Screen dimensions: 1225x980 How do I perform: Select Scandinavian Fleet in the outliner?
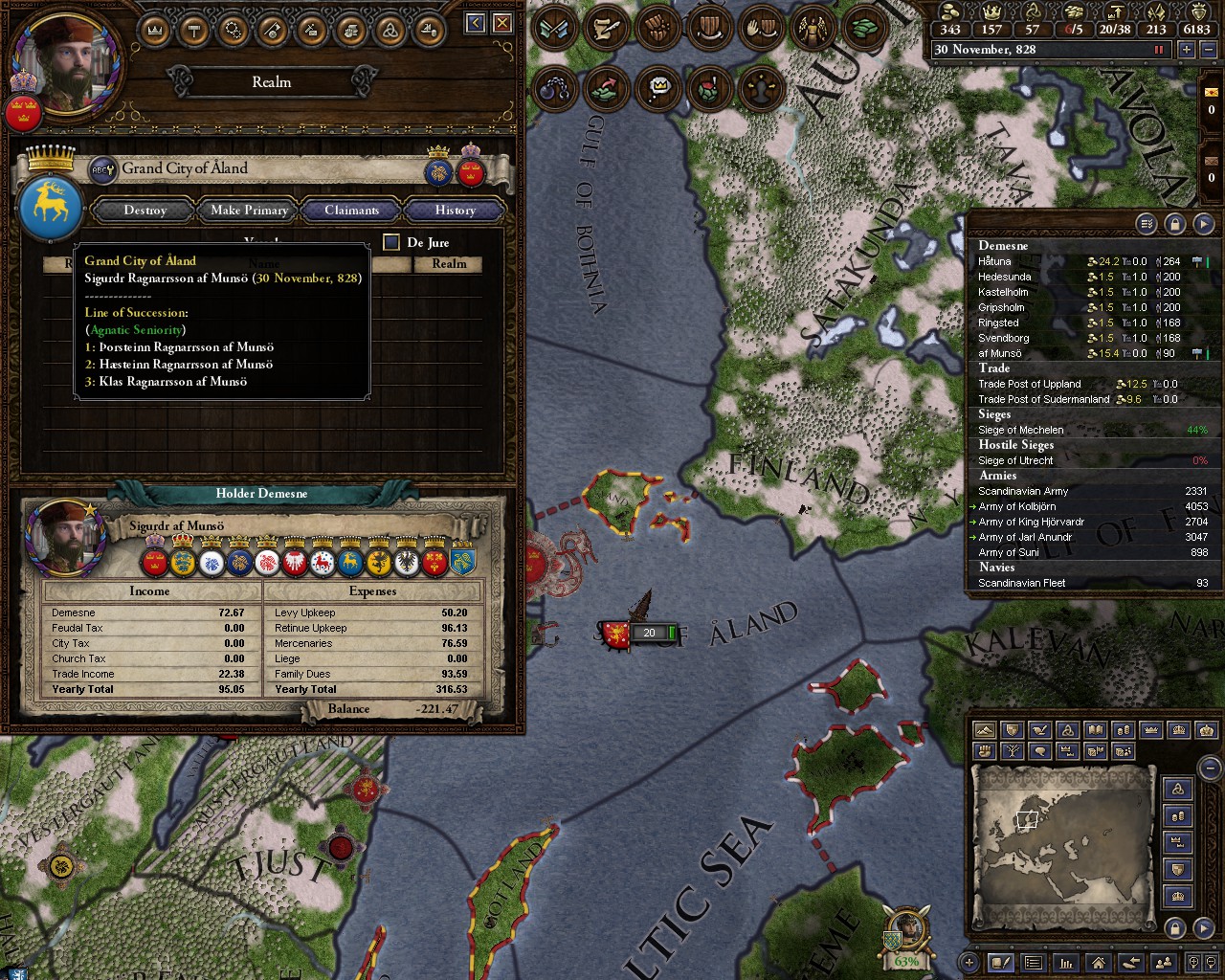(1021, 583)
